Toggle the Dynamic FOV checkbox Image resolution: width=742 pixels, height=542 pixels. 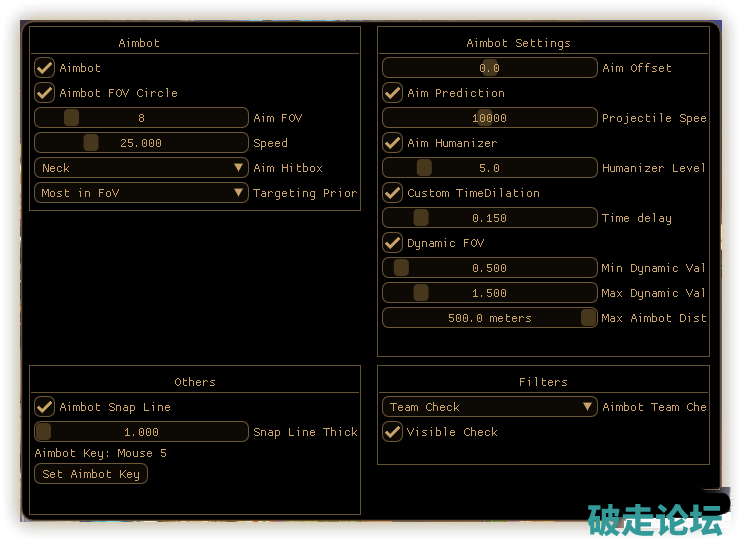(392, 243)
